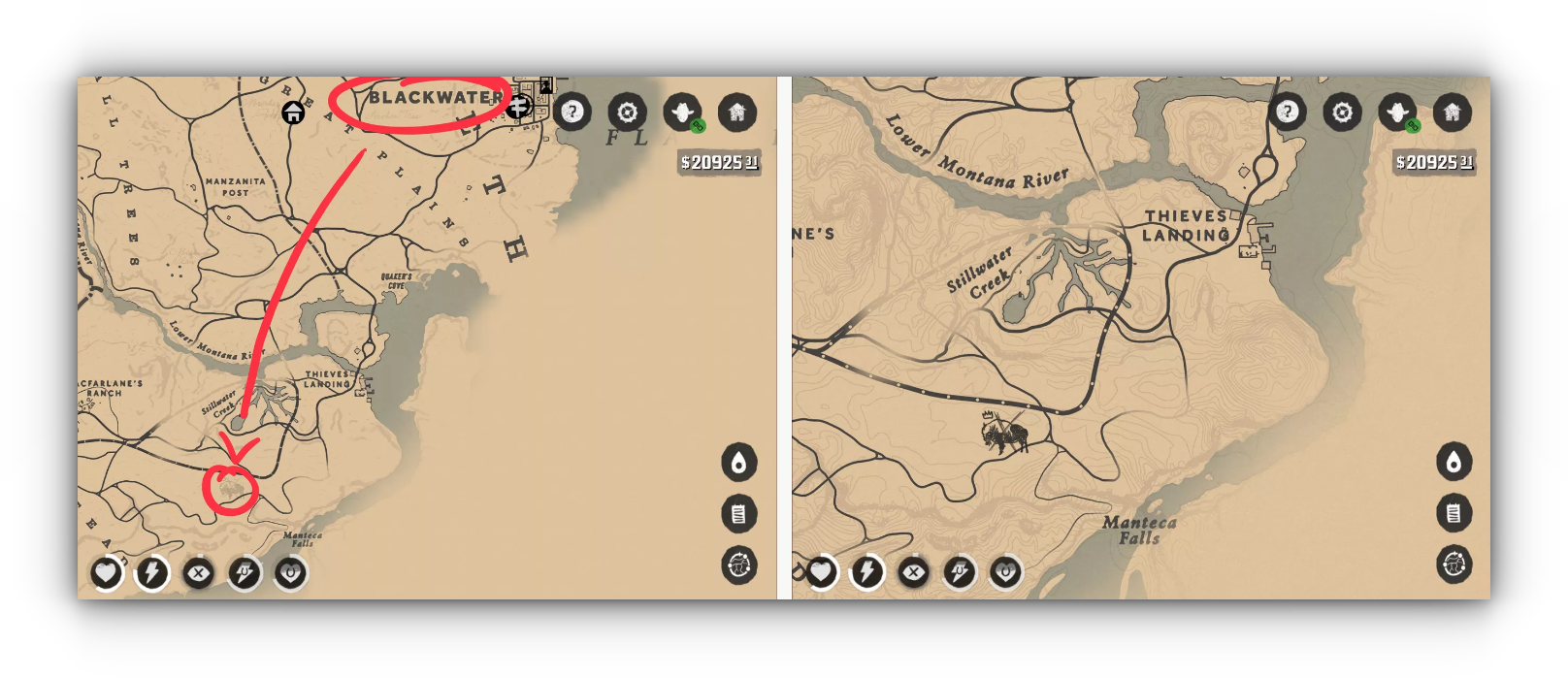
Task: Toggle the droplet button on the zoomed Thieves Landing map
Action: (x=1454, y=463)
